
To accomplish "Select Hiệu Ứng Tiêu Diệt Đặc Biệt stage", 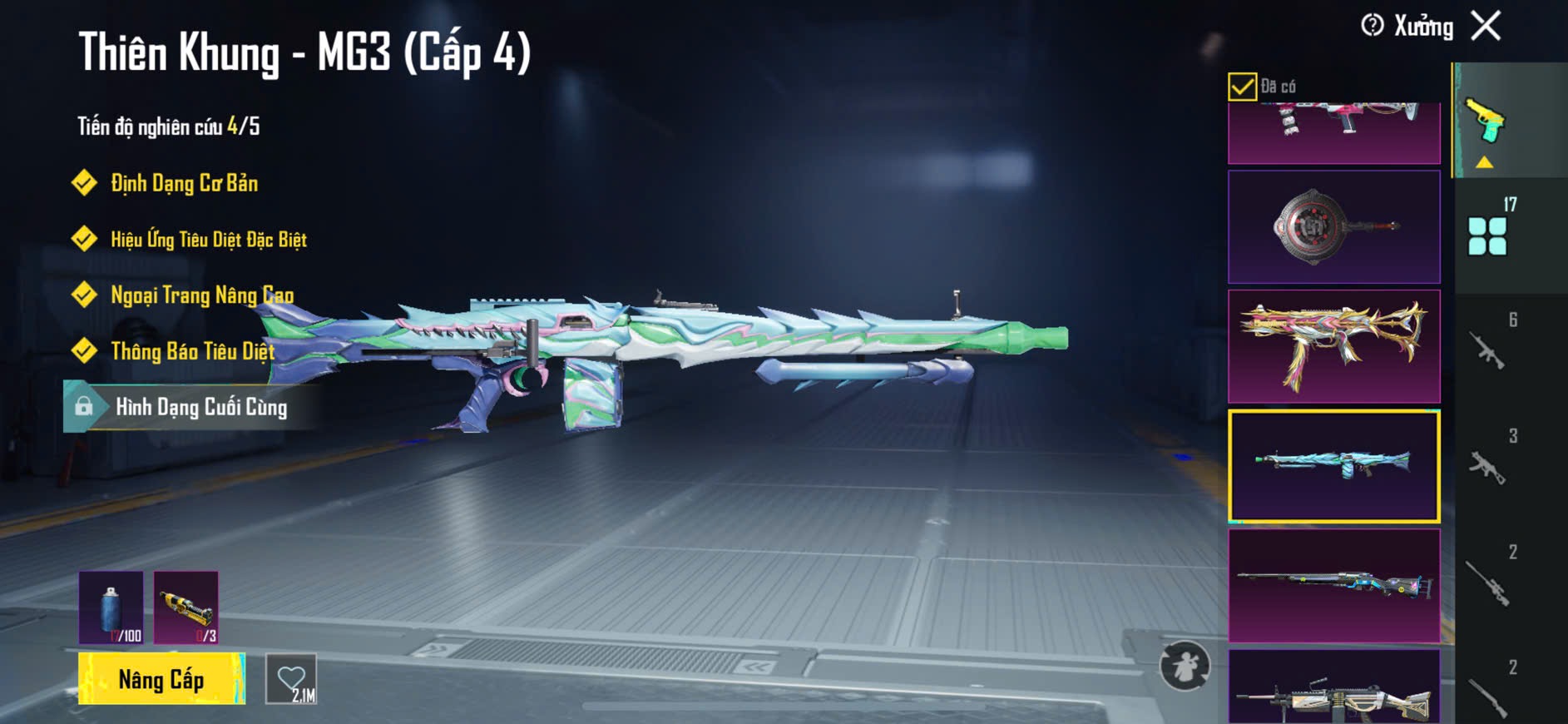I will (208, 240).
